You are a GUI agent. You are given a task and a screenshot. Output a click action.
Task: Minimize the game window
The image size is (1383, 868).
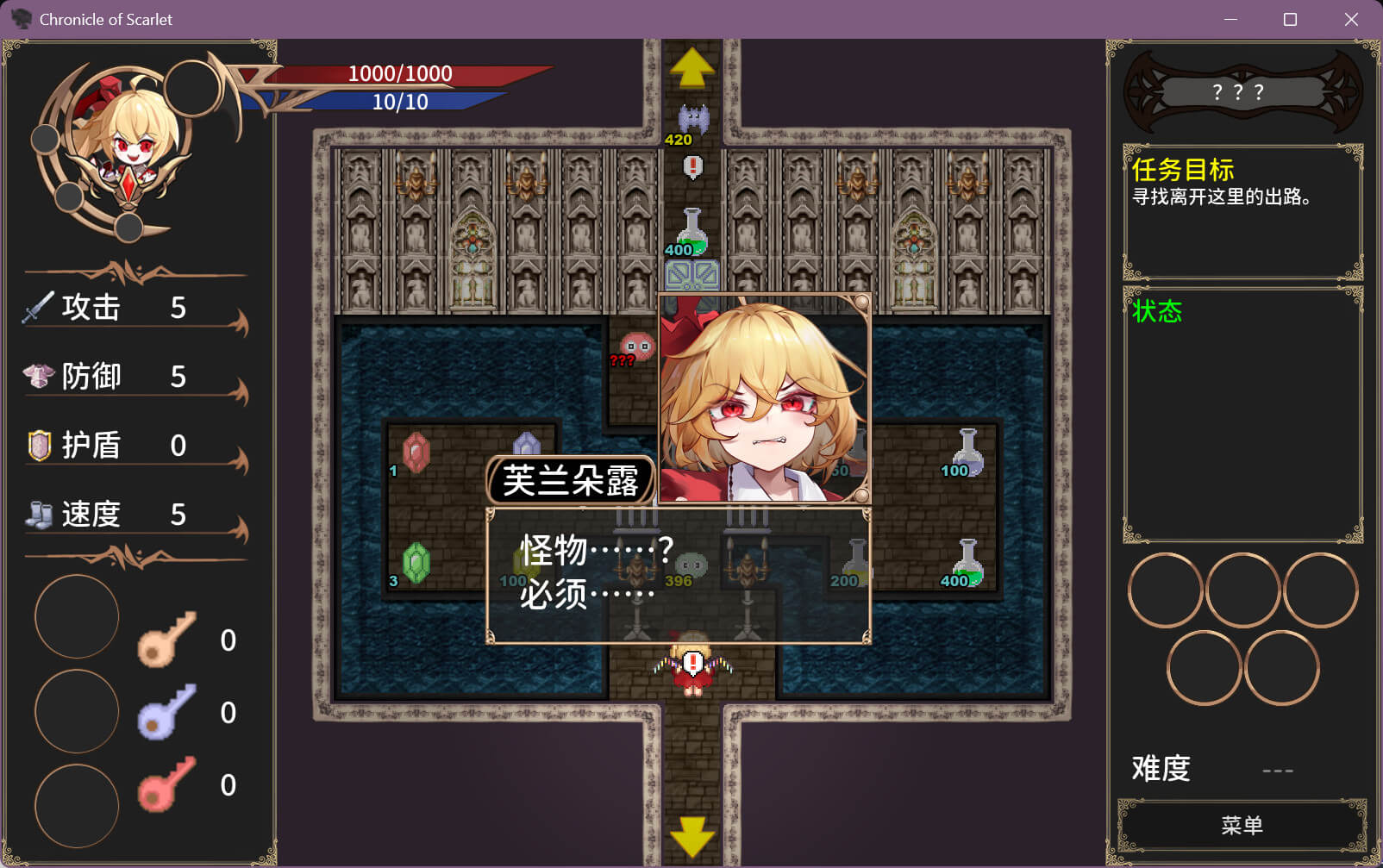tap(1230, 19)
